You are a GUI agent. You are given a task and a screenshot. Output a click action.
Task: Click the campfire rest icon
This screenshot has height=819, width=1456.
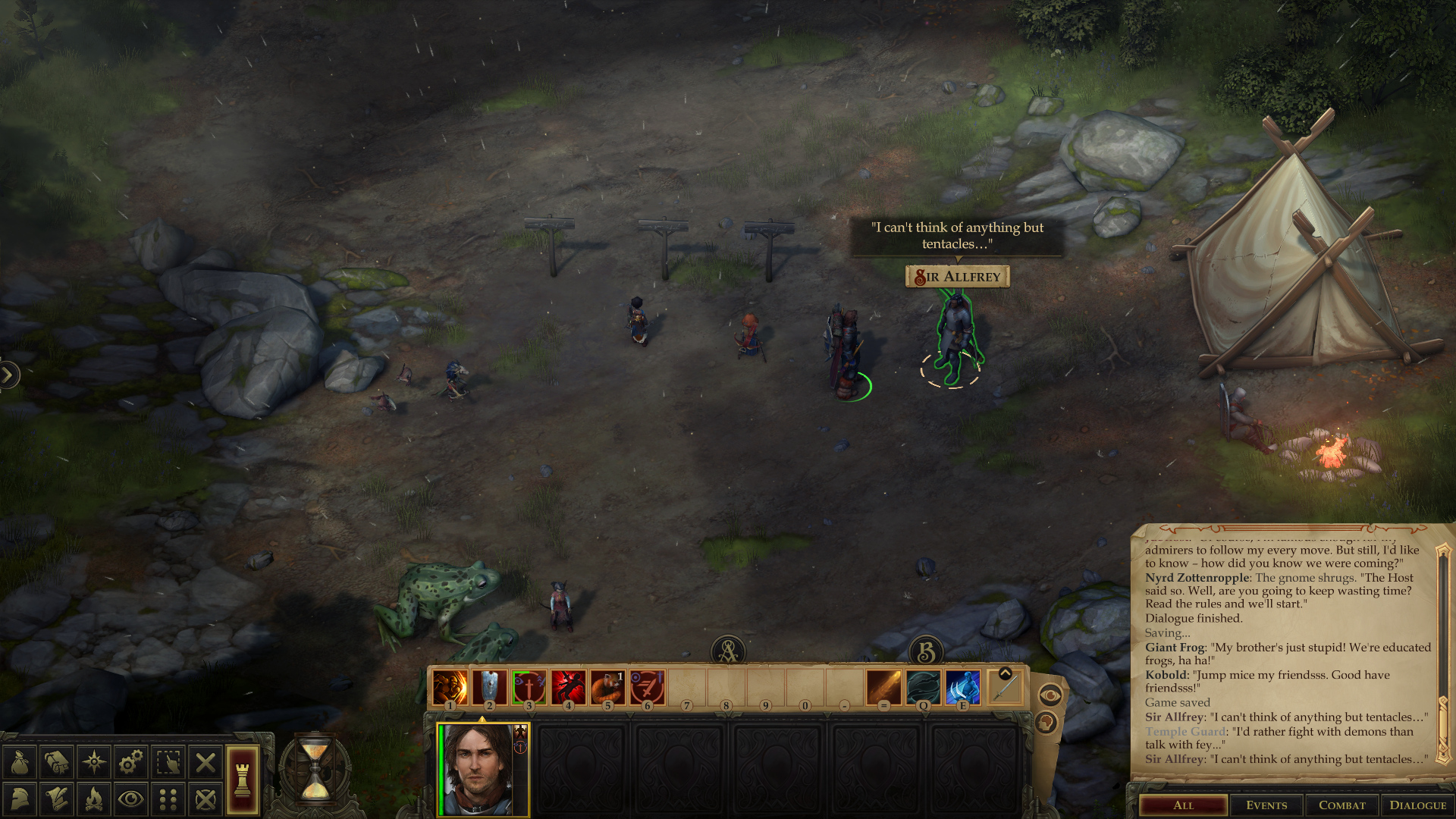(94, 799)
